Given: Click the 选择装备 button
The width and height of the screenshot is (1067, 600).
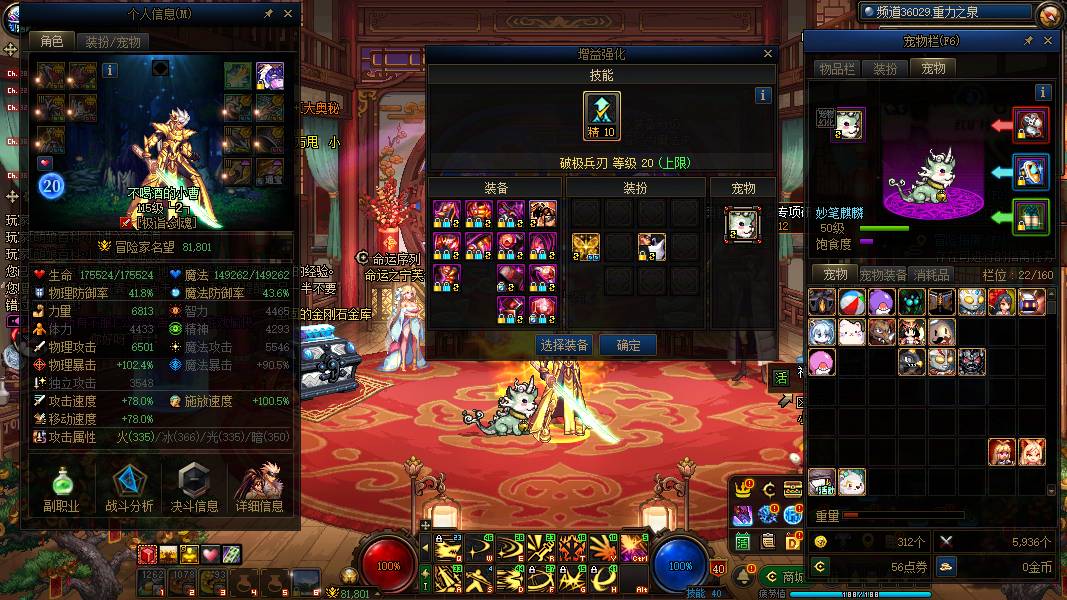Looking at the screenshot, I should click(564, 345).
